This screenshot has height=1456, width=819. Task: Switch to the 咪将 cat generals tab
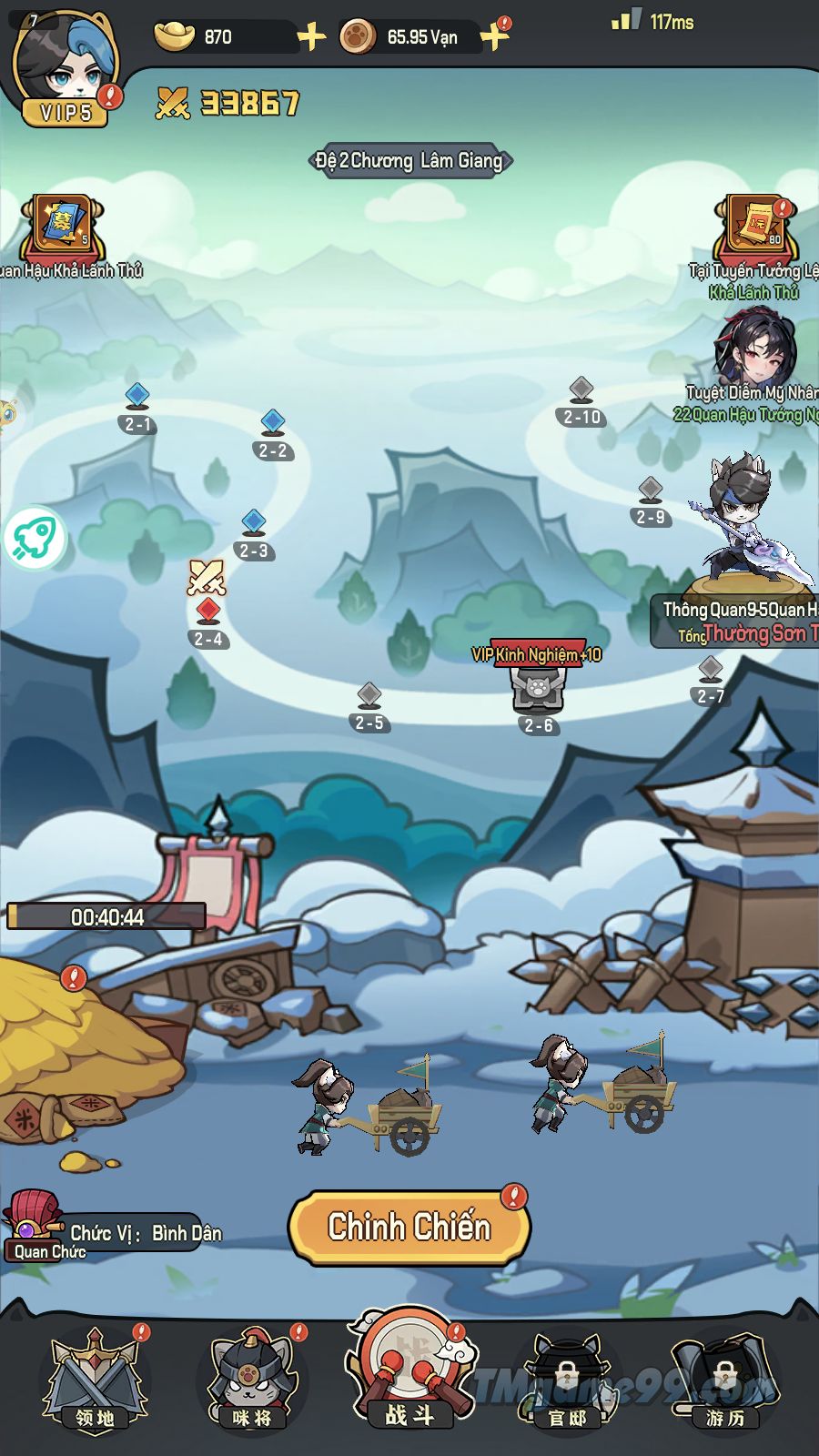tap(252, 1380)
